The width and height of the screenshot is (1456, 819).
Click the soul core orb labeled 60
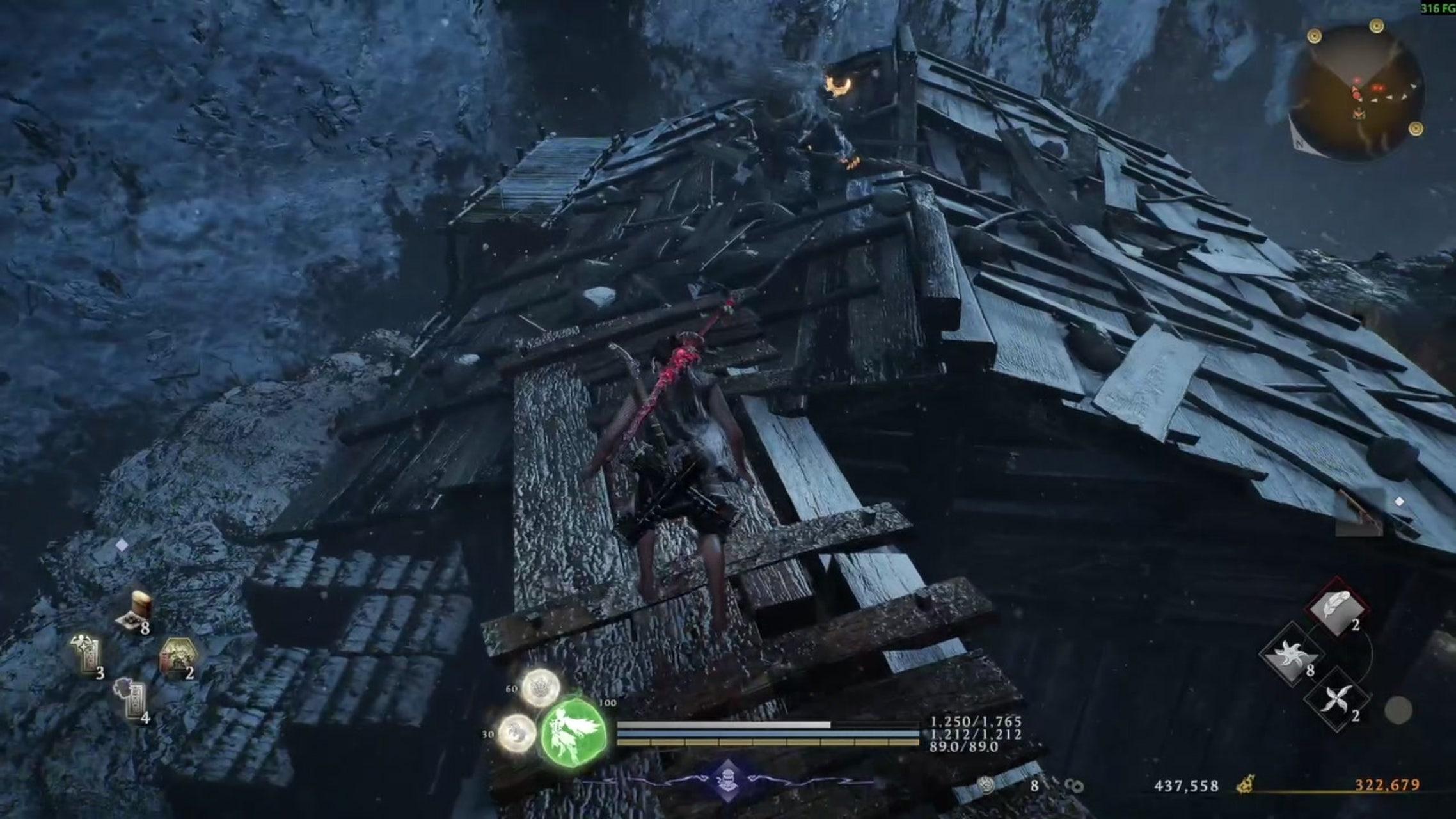[x=541, y=688]
